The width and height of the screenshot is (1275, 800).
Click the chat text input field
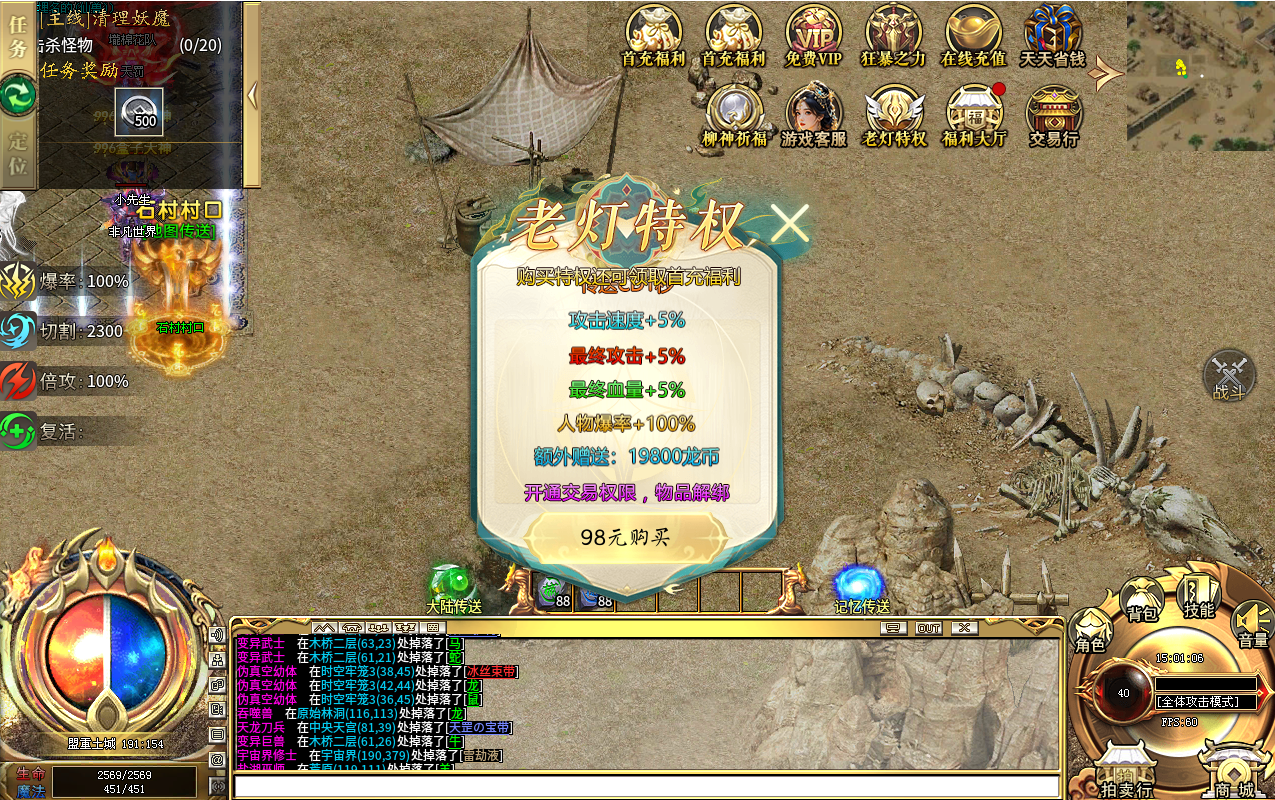pyautogui.click(x=645, y=786)
